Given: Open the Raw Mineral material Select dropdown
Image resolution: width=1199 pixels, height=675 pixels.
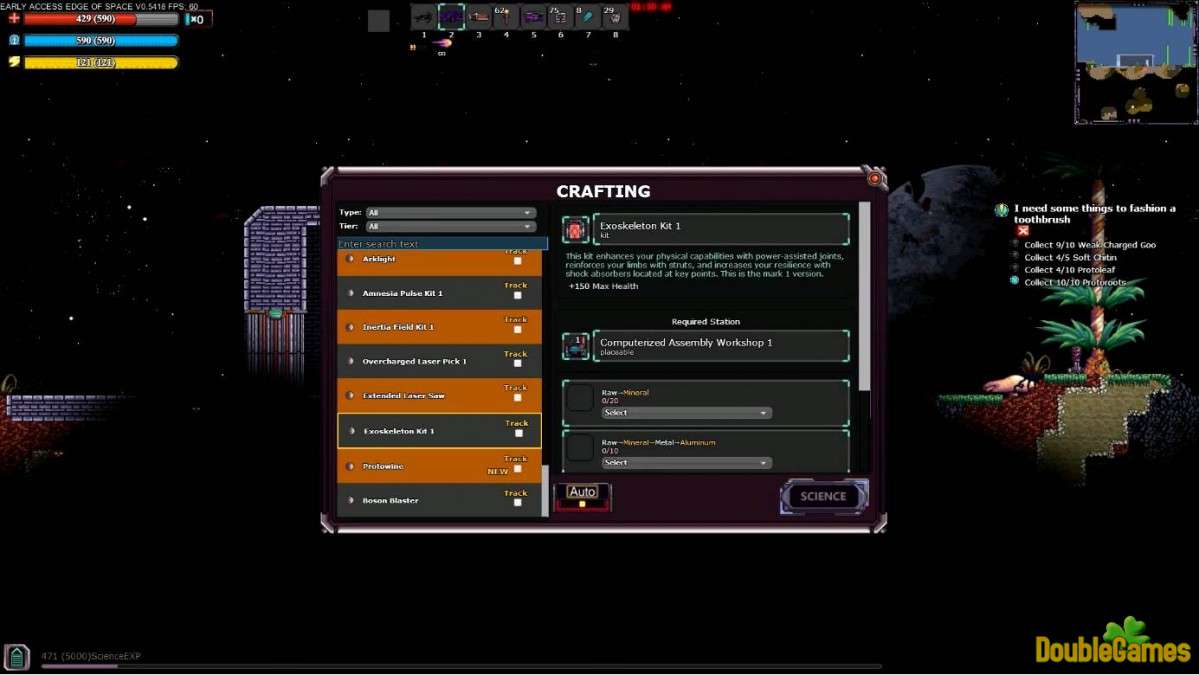Looking at the screenshot, I should coord(686,413).
